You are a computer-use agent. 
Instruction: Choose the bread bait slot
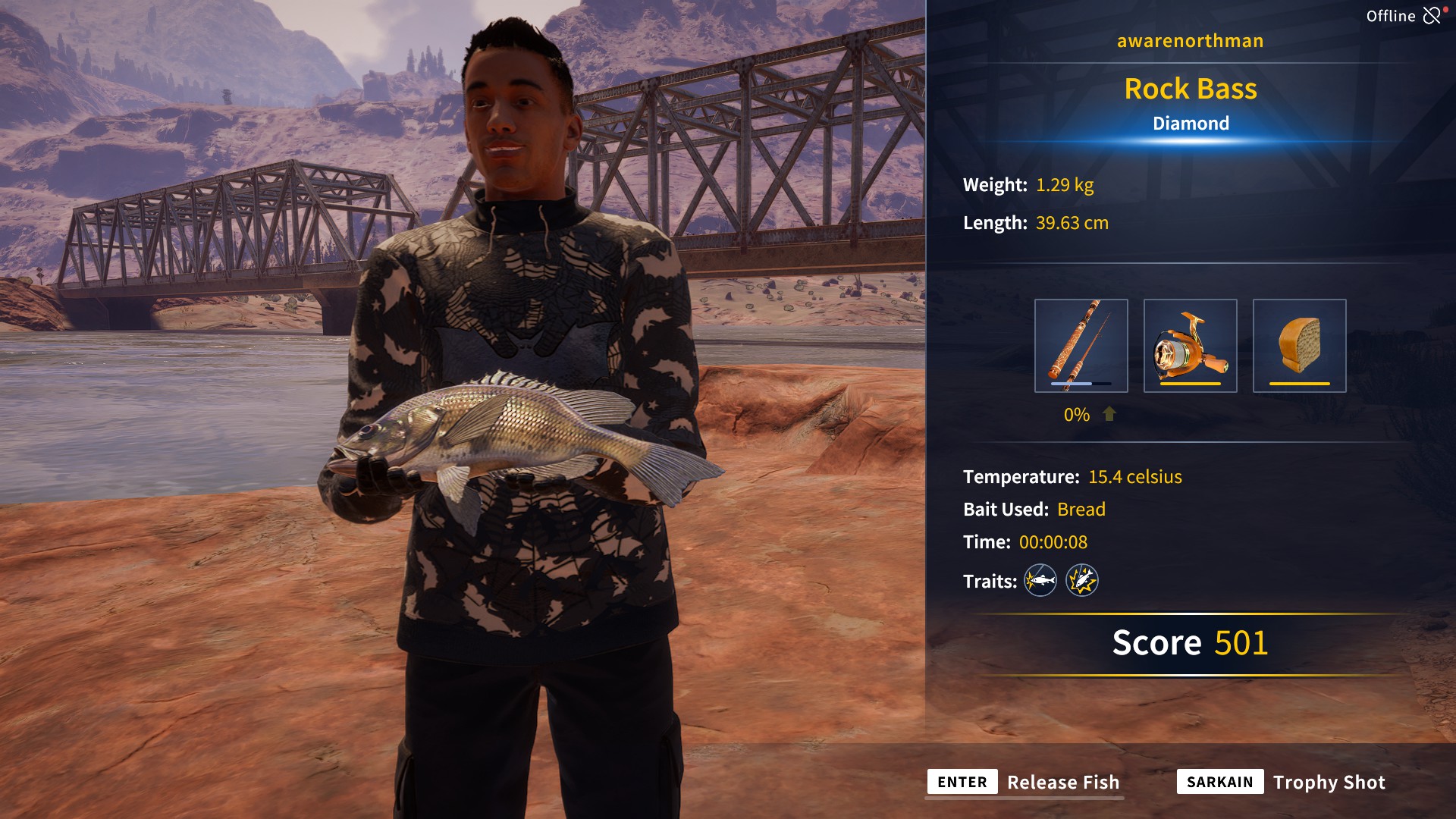1299,346
